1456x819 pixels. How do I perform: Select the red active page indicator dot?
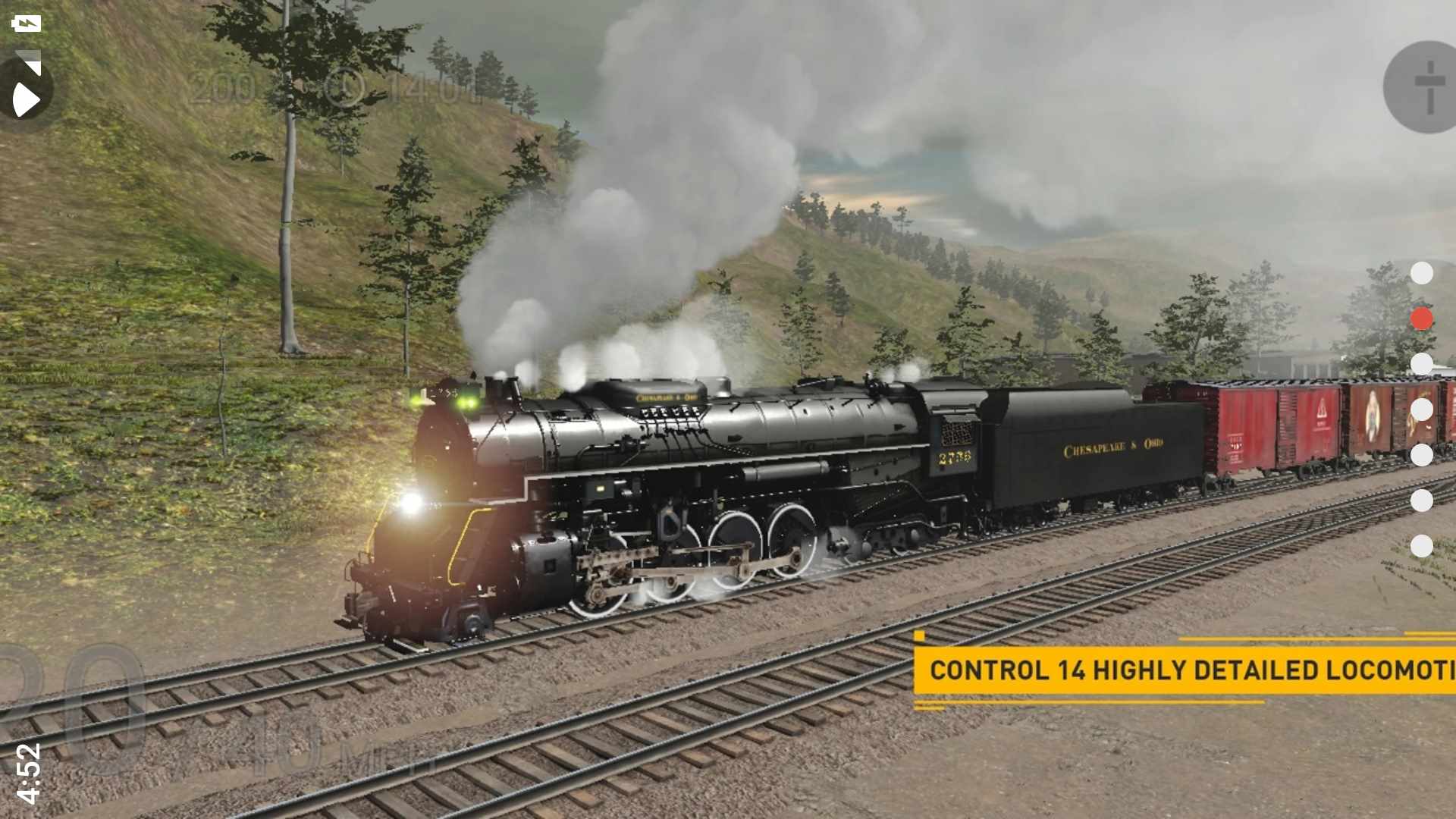tap(1421, 318)
